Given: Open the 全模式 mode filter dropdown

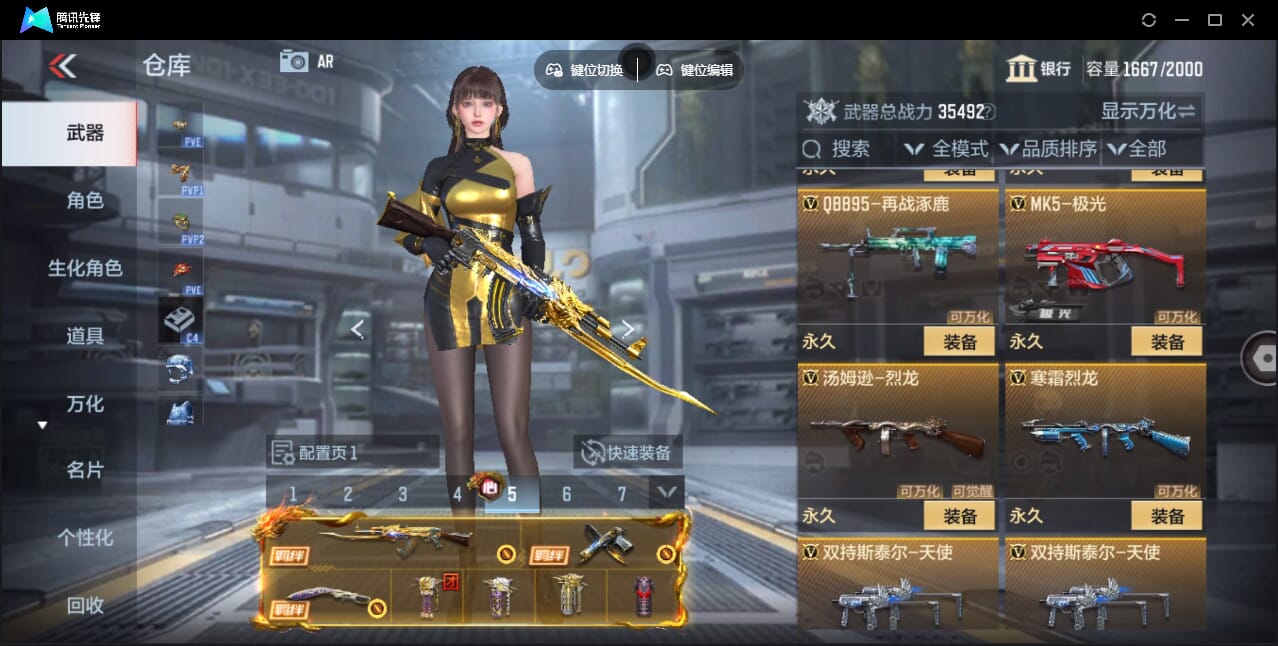Looking at the screenshot, I should (946, 149).
